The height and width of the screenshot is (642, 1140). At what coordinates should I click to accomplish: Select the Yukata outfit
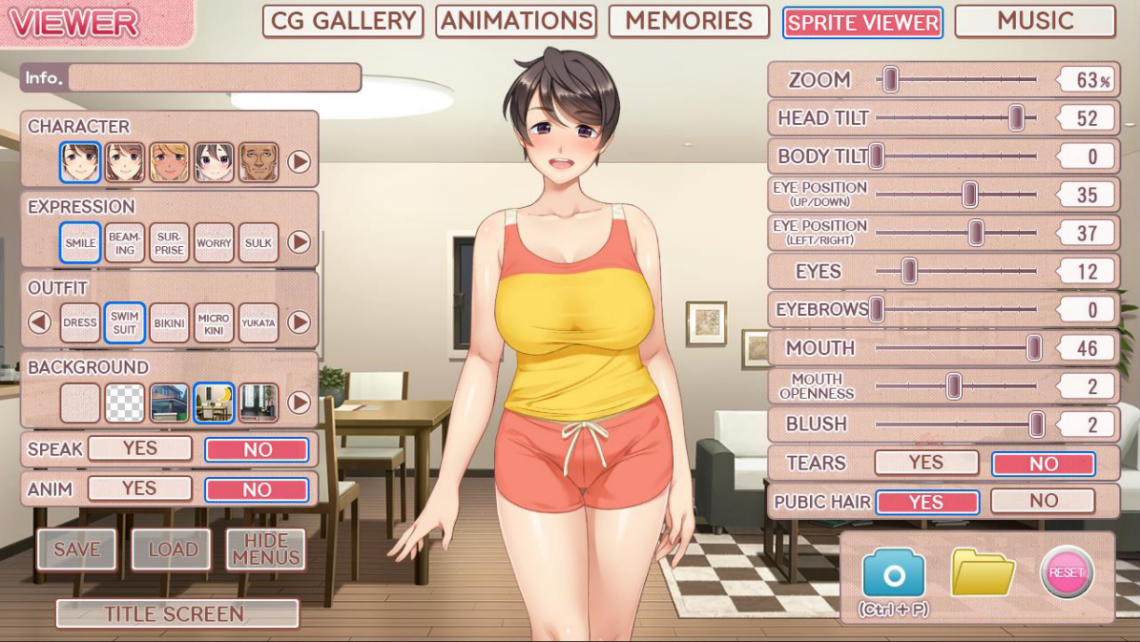[258, 323]
